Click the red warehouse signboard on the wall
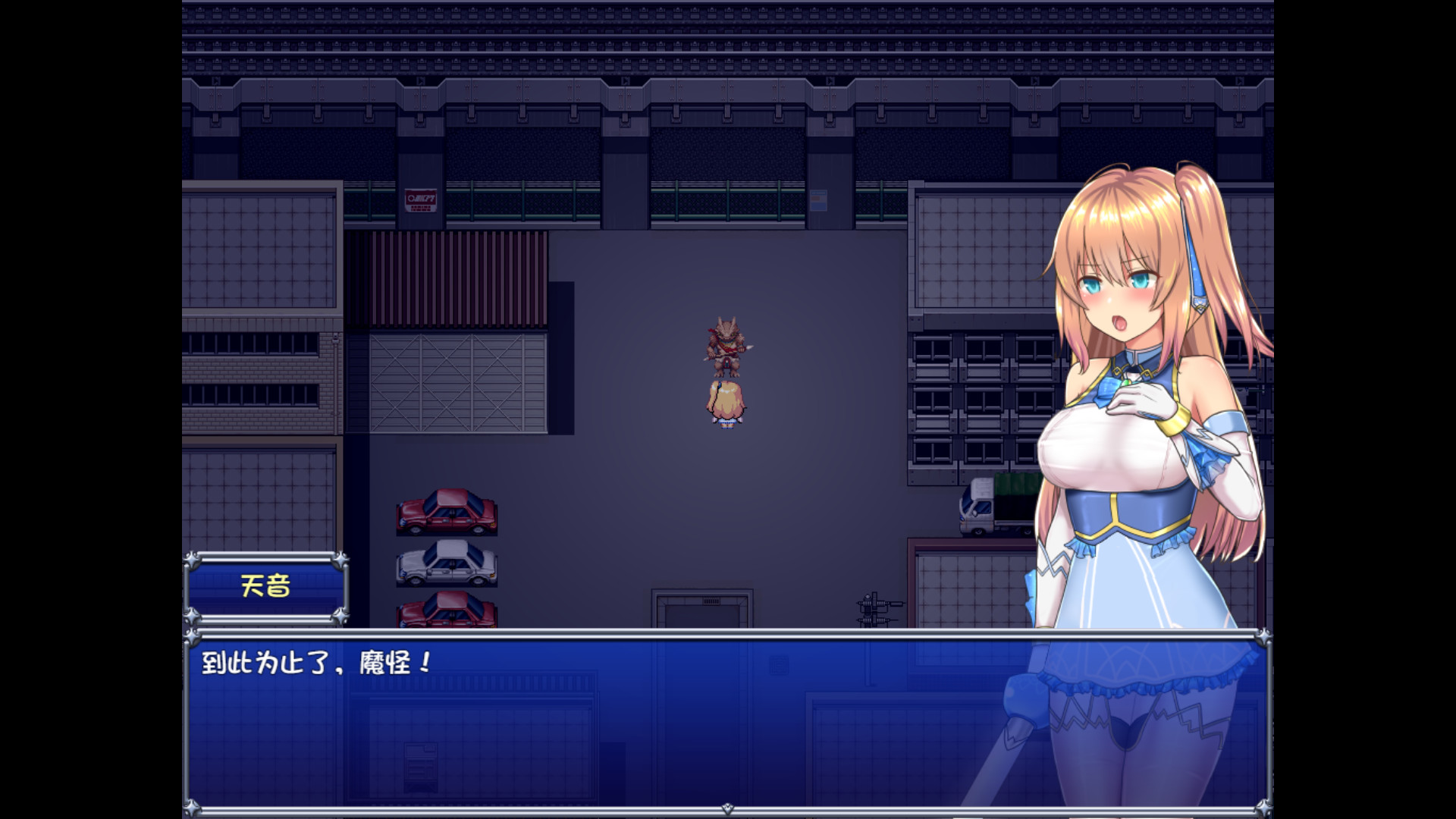This screenshot has height=819, width=1456. (421, 199)
